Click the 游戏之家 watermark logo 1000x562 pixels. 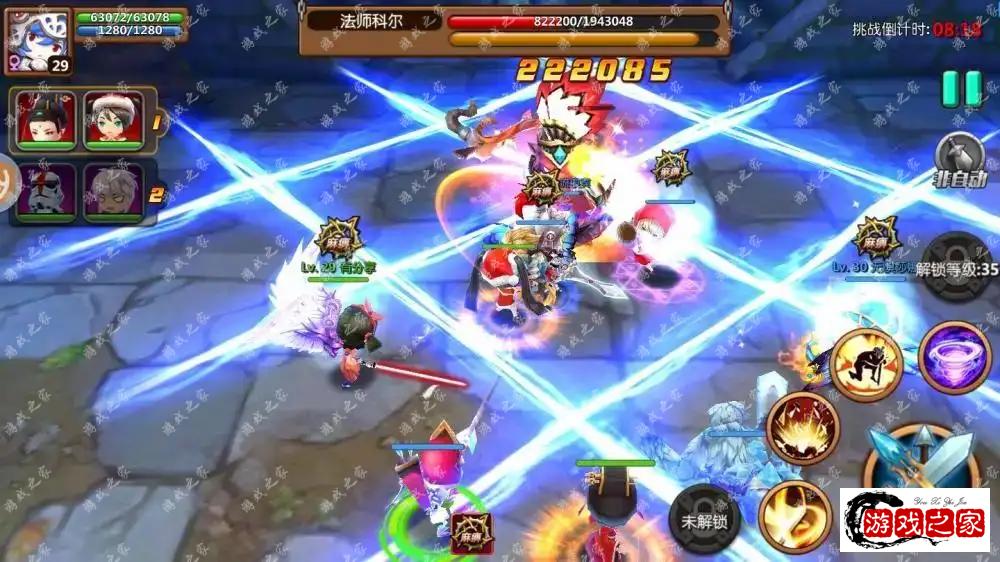(915, 521)
